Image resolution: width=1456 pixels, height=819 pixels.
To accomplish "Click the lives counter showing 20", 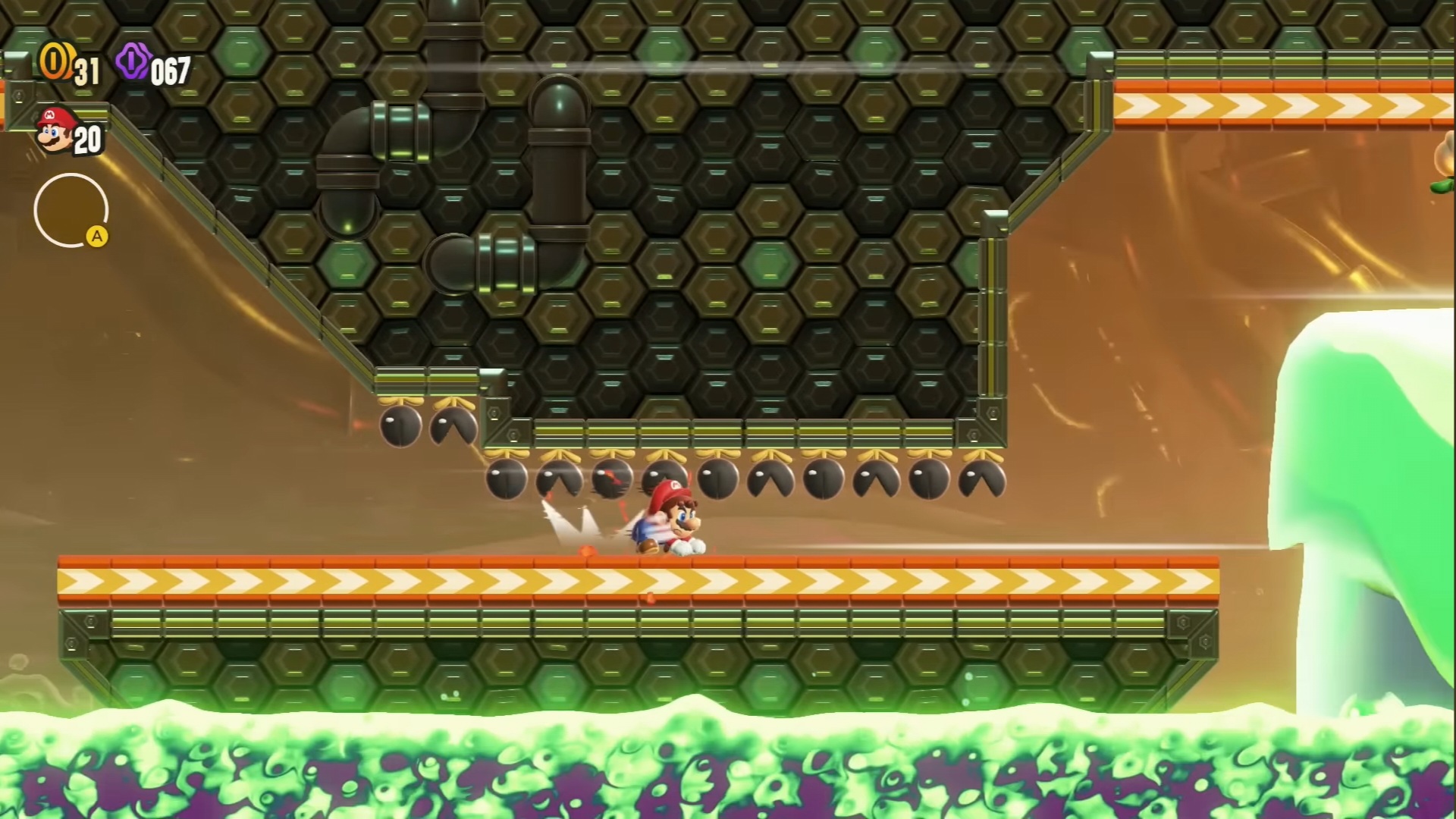I will [x=86, y=140].
